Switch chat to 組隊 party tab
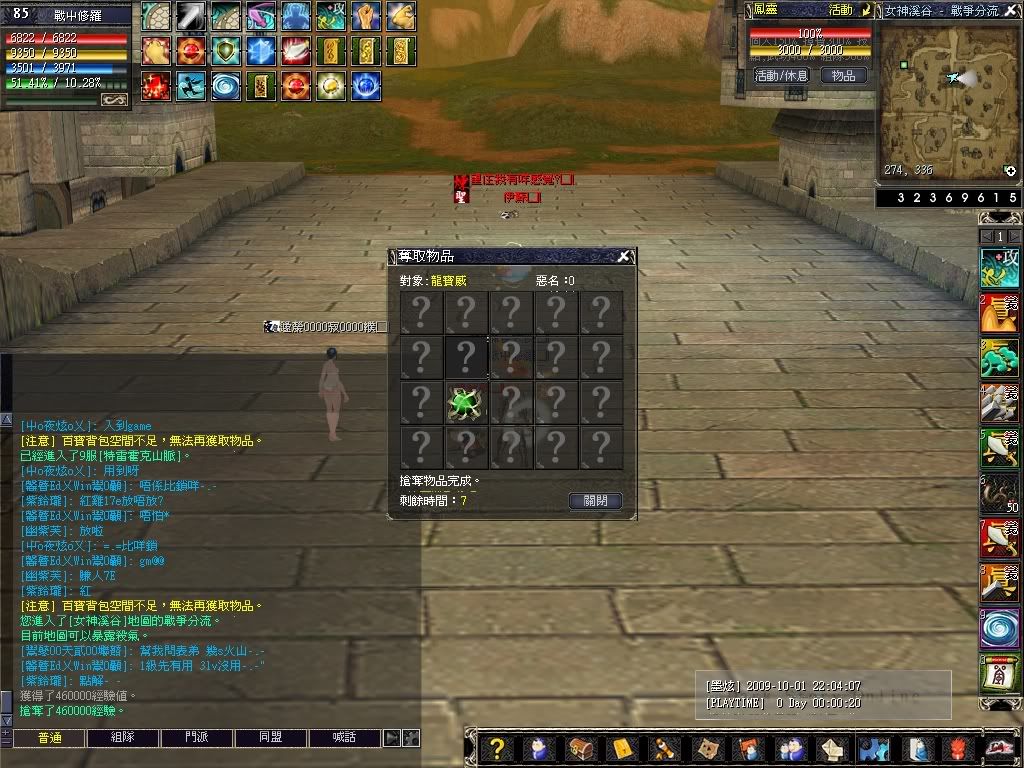 pos(123,738)
